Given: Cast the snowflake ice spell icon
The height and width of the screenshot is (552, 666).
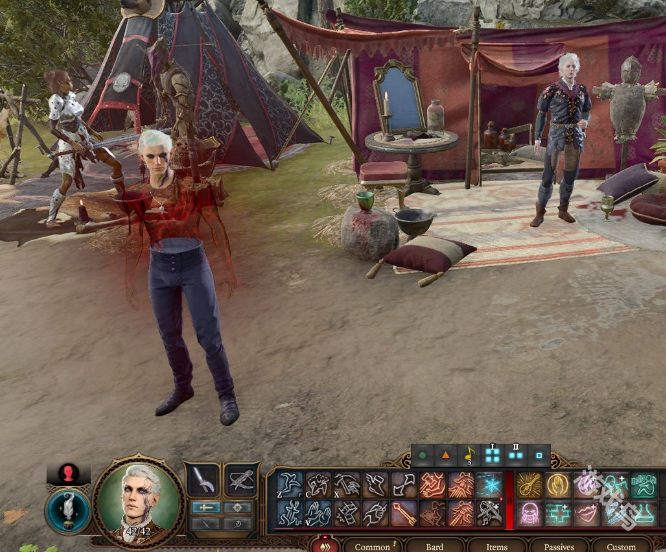Looking at the screenshot, I should pyautogui.click(x=490, y=485).
